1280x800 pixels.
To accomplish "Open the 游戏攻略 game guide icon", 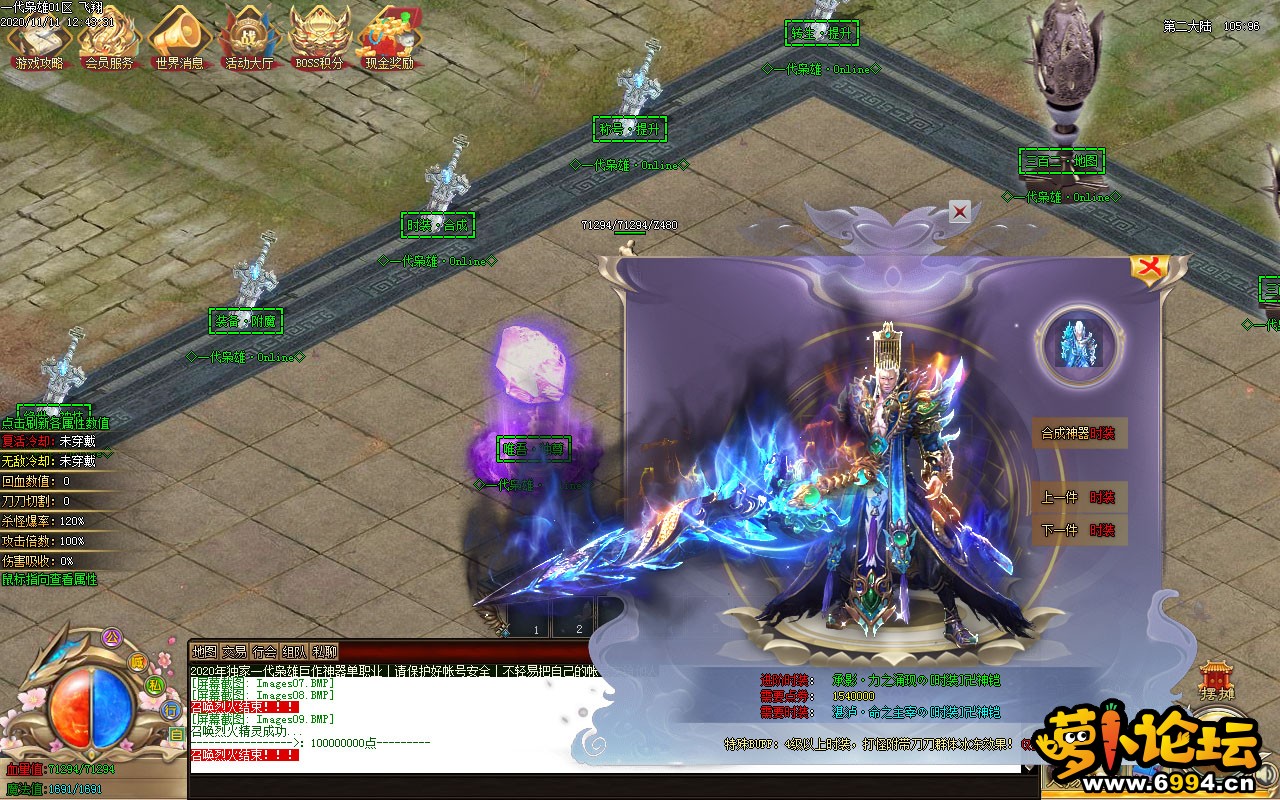I will (x=39, y=42).
